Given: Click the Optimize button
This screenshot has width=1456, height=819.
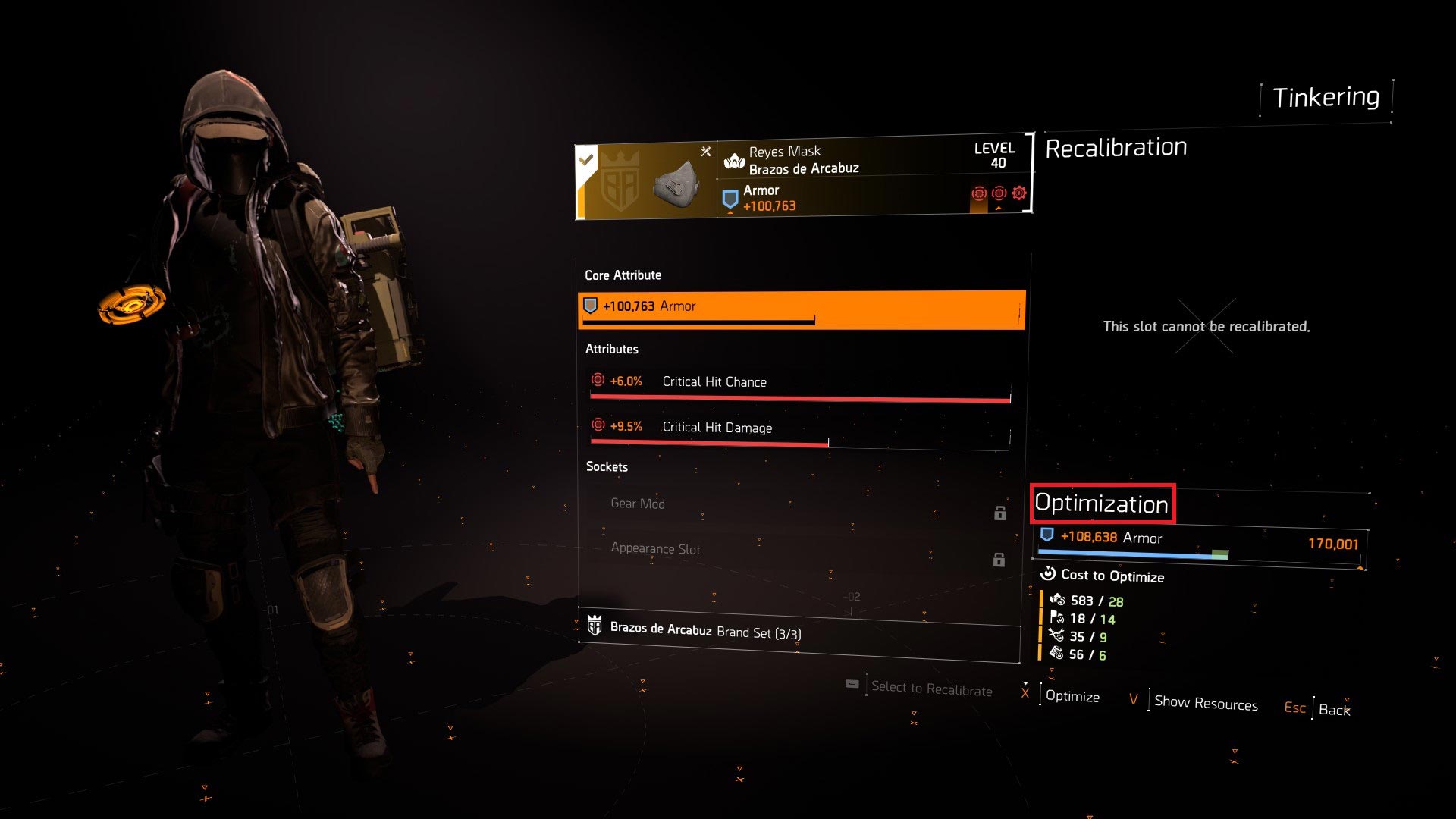Looking at the screenshot, I should click(1072, 697).
